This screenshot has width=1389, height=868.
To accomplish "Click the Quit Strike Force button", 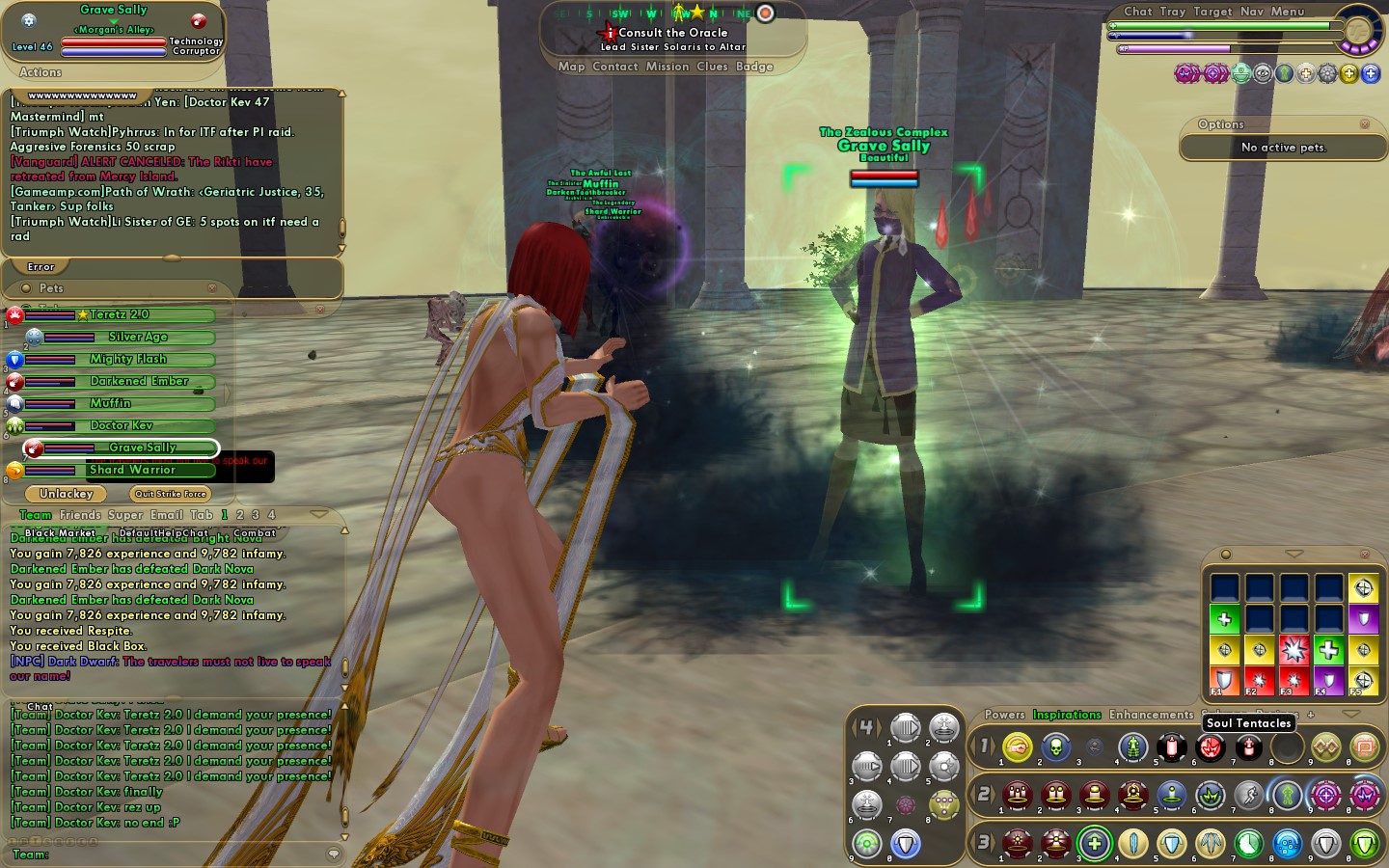I will 171,494.
